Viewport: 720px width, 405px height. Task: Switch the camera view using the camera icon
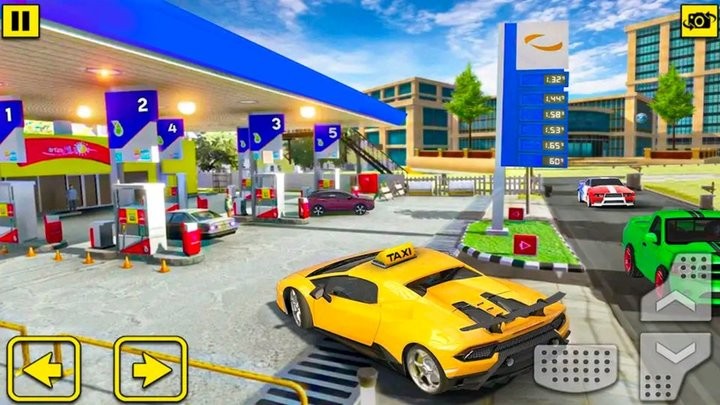[x=698, y=19]
